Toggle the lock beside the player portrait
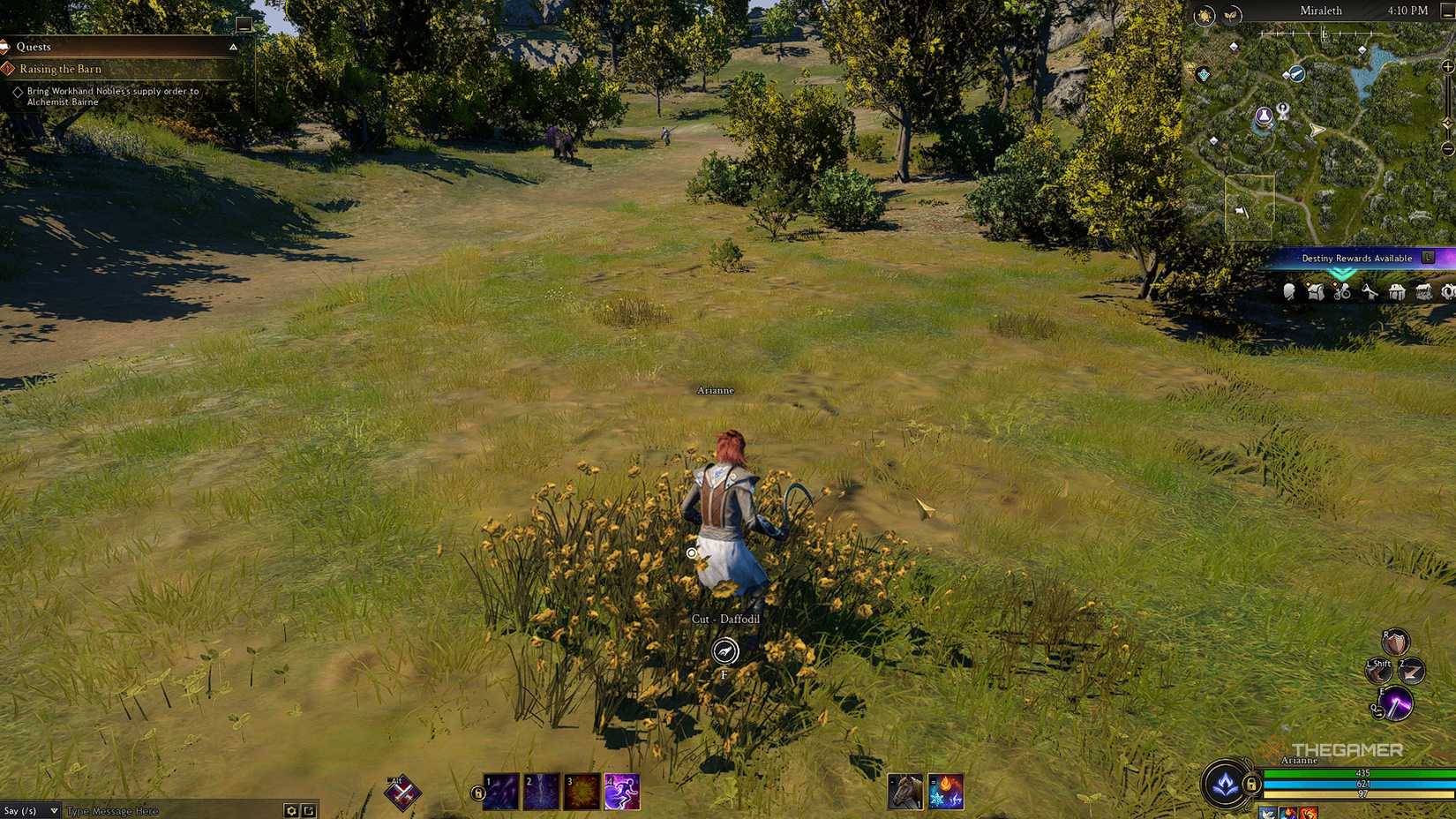This screenshot has width=1456, height=819. point(1251,784)
